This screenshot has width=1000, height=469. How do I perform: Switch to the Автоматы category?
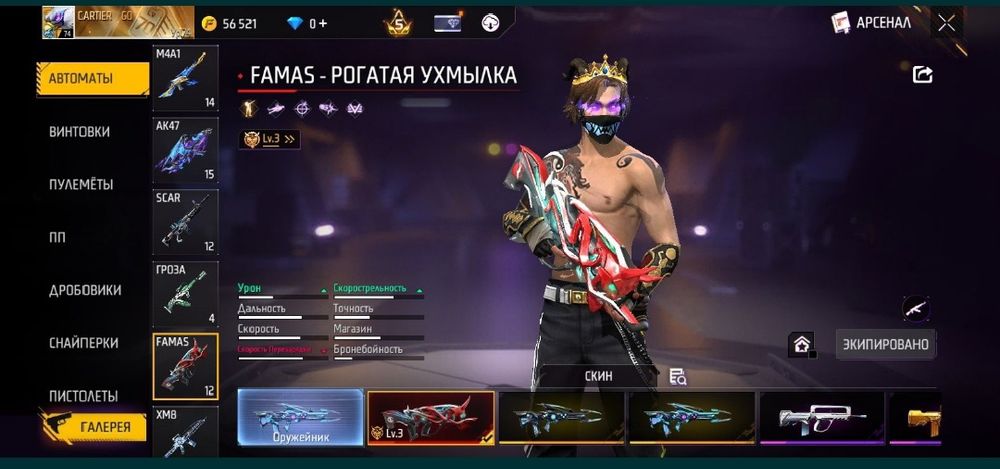pyautogui.click(x=92, y=78)
